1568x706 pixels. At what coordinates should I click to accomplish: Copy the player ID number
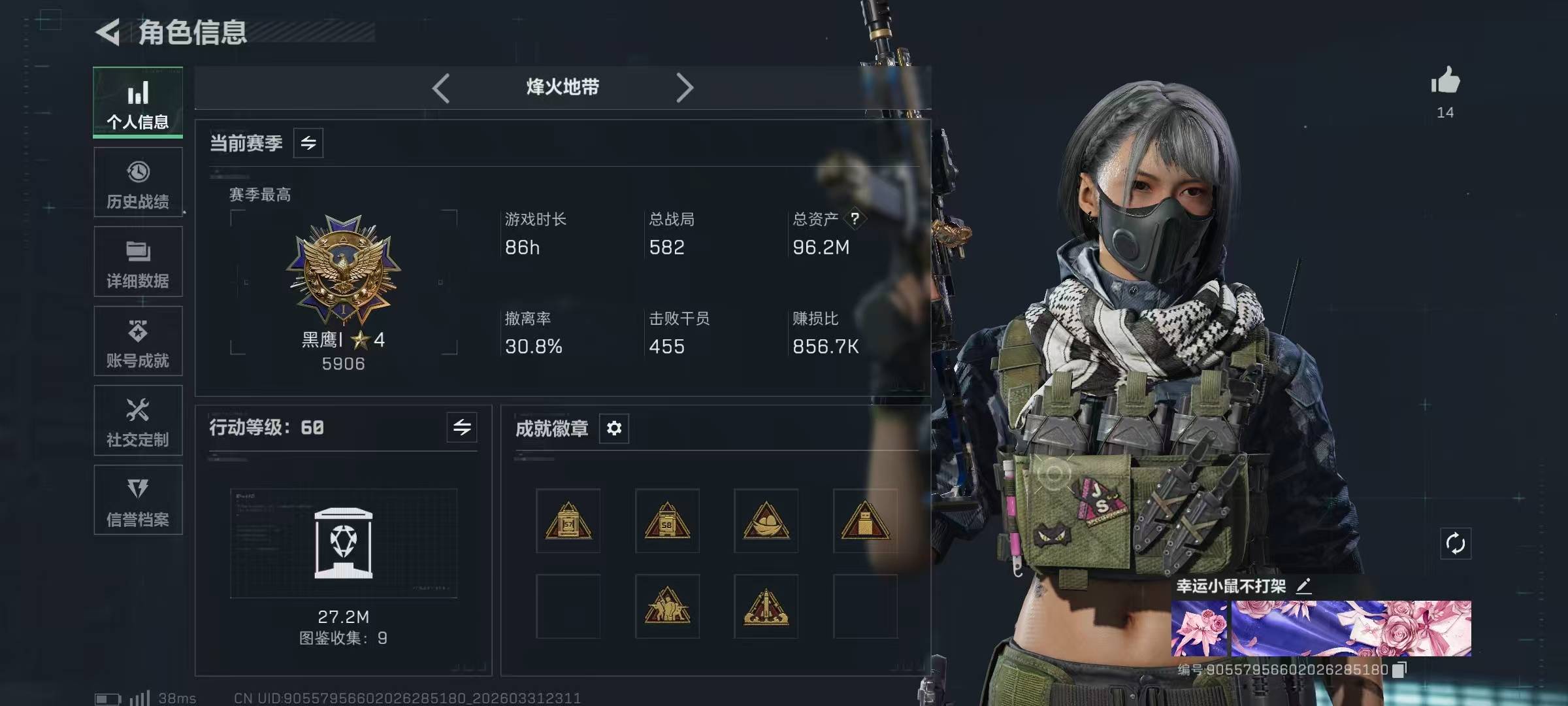point(1399,670)
